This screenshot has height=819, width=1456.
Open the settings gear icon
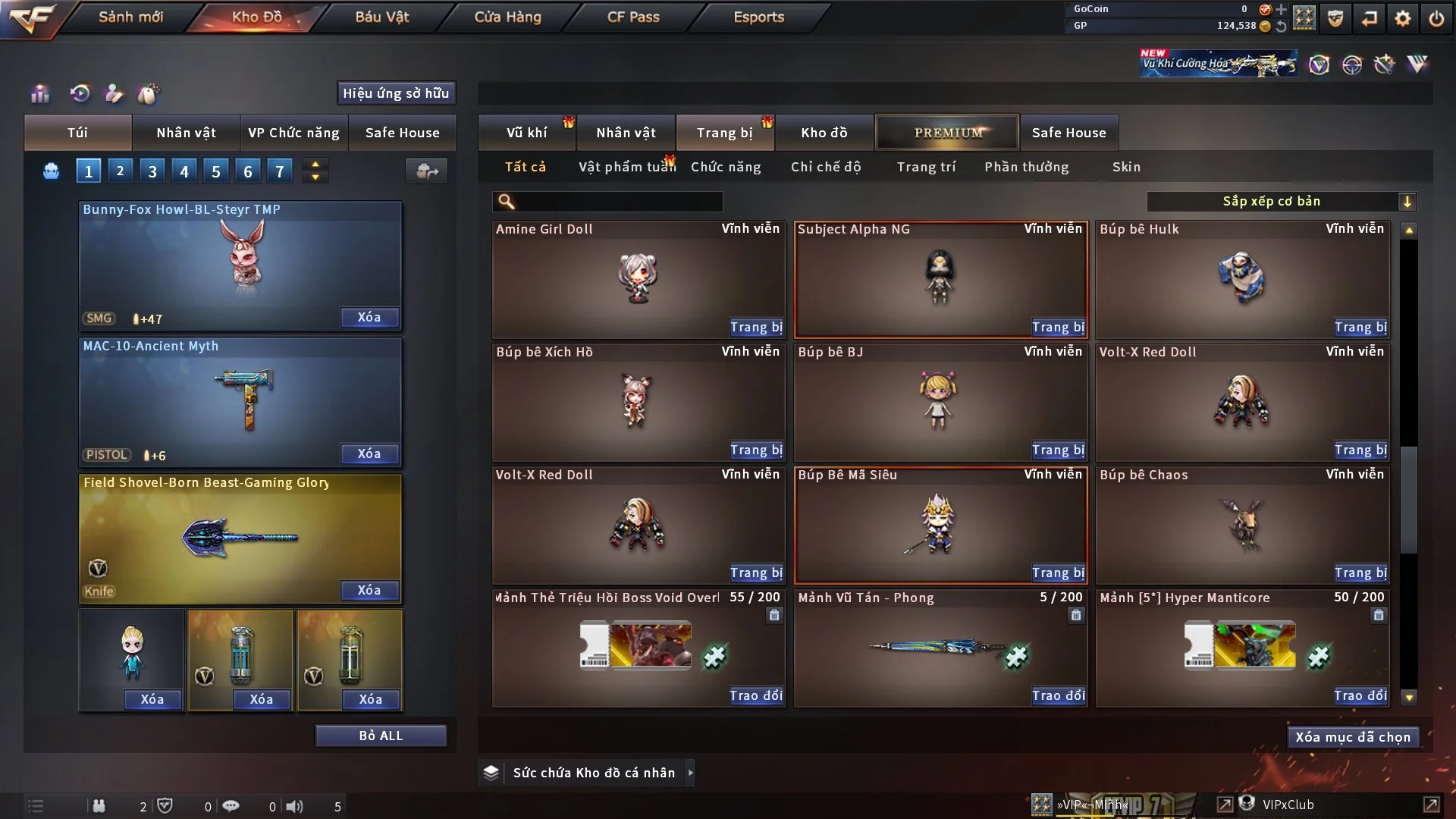(1402, 18)
